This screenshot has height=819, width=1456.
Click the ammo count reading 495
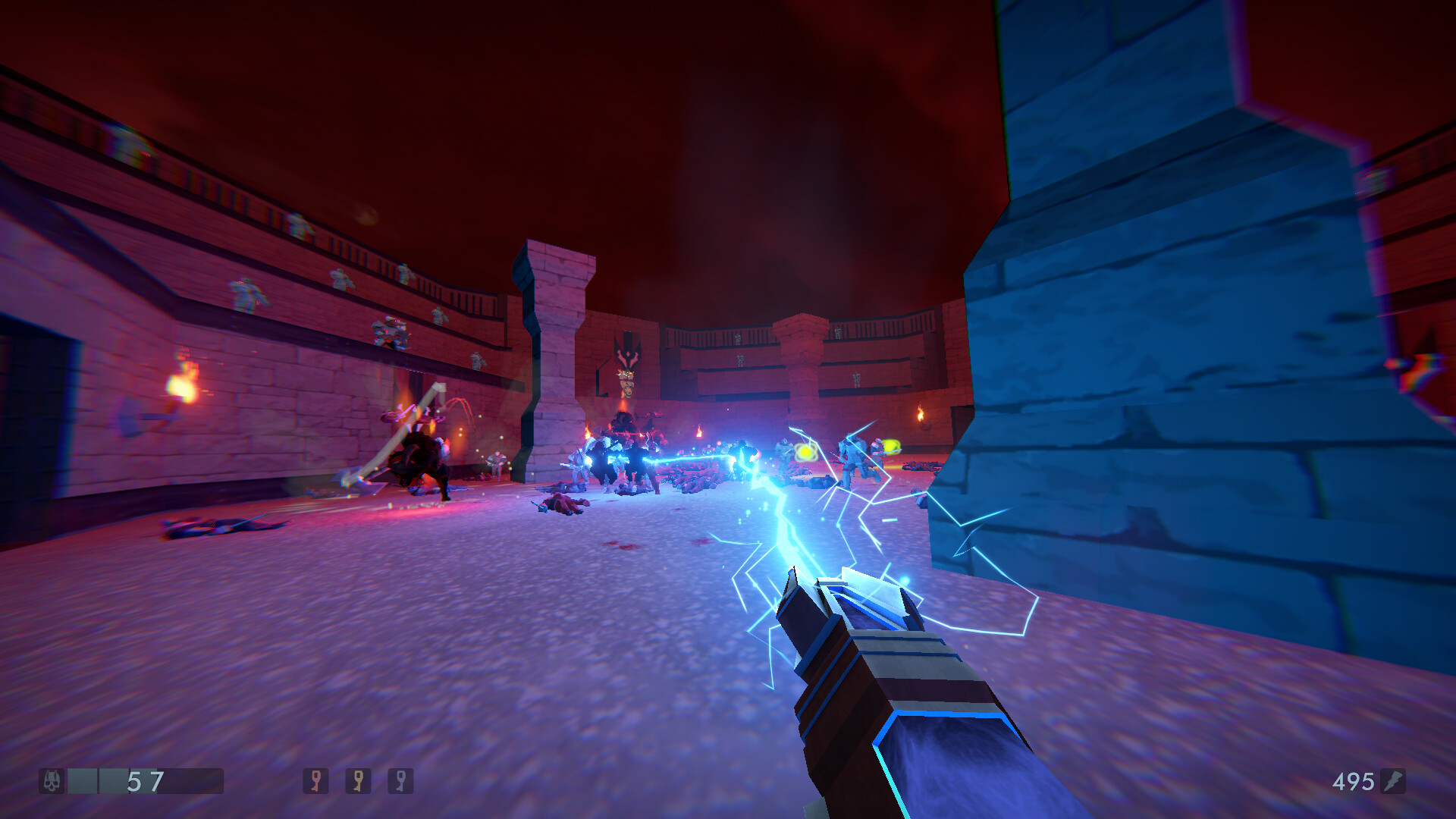1354,780
